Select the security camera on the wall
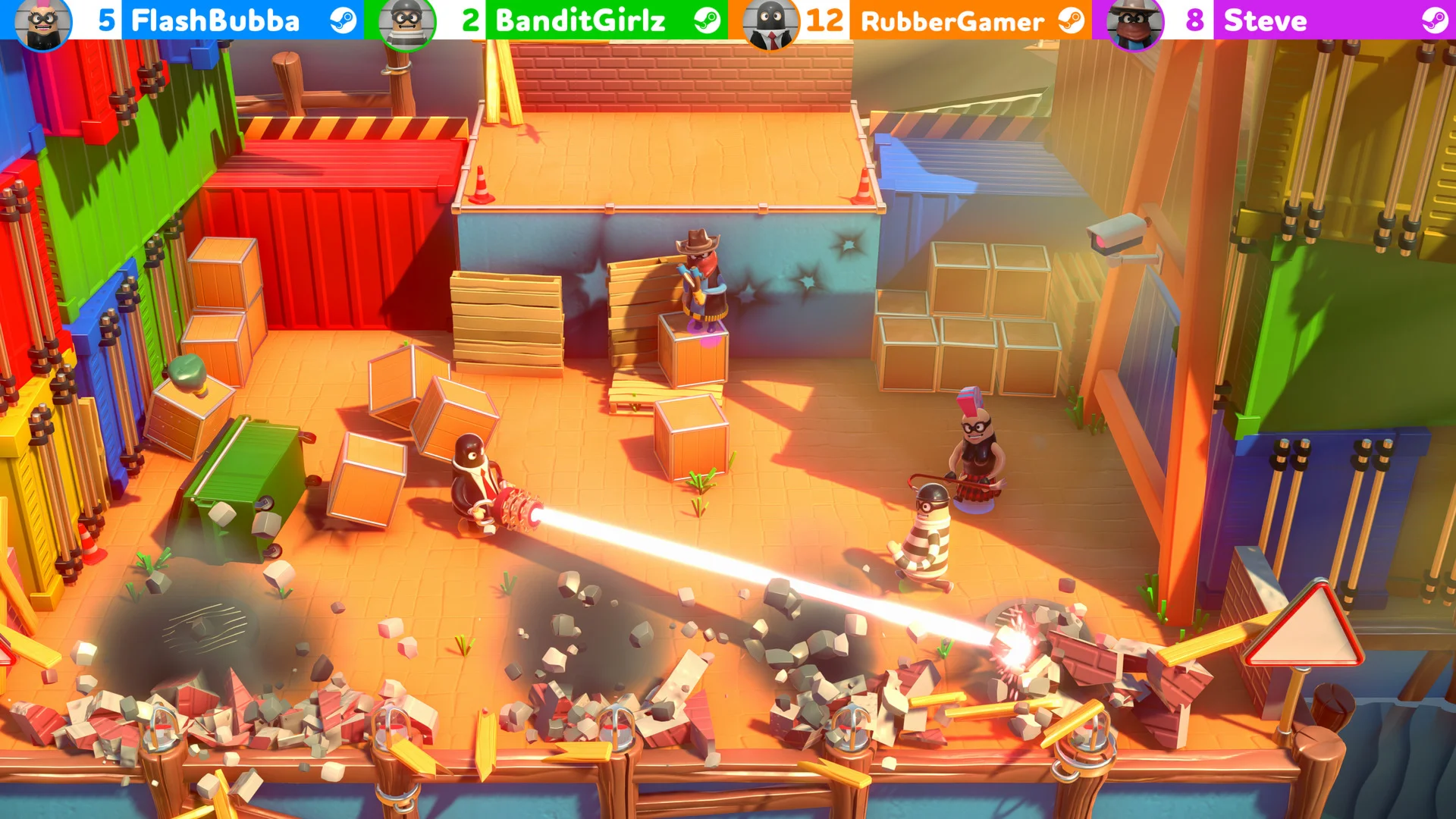 pos(1115,235)
